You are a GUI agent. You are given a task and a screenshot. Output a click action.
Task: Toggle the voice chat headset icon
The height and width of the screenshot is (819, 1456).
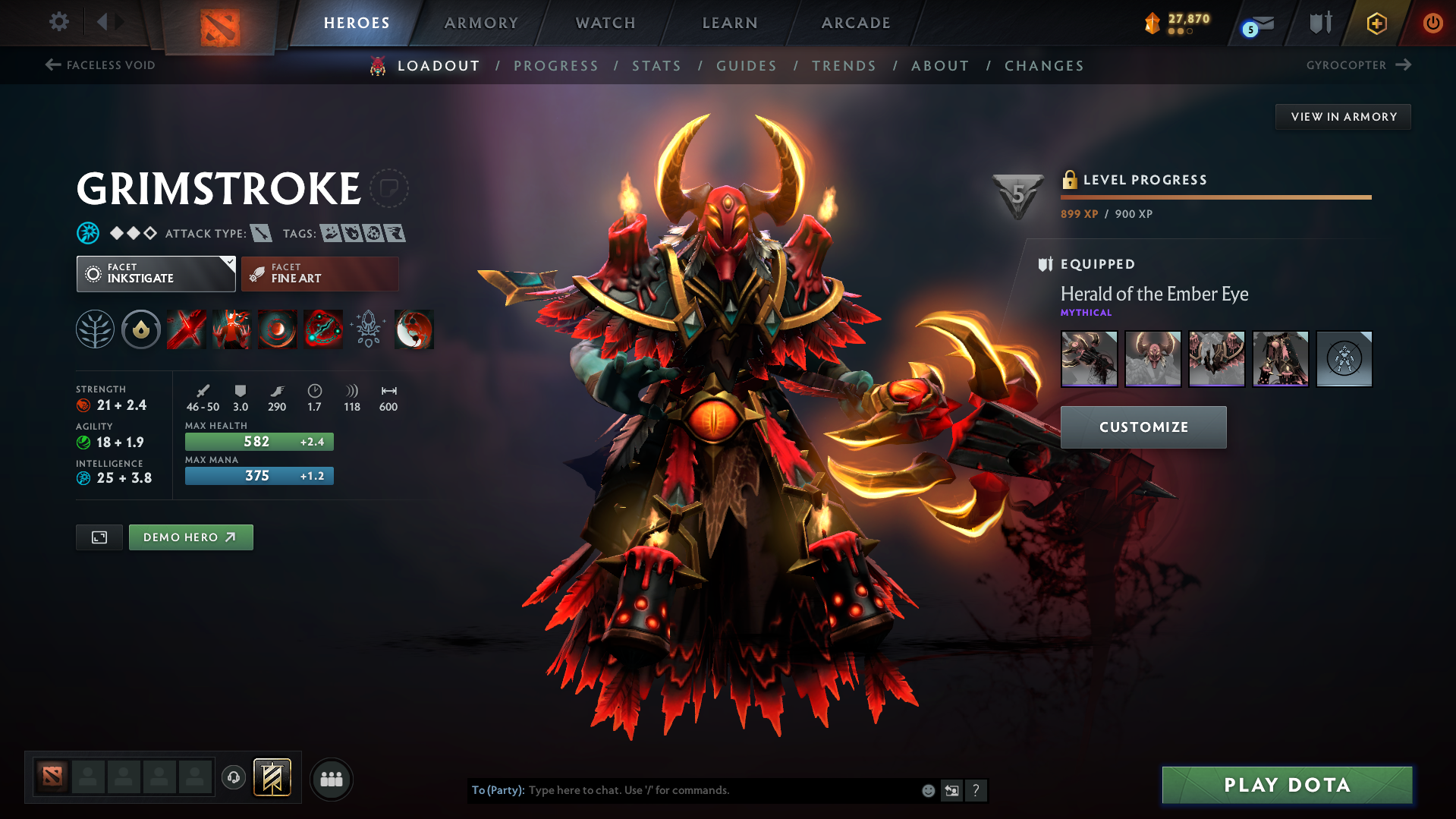[x=234, y=779]
